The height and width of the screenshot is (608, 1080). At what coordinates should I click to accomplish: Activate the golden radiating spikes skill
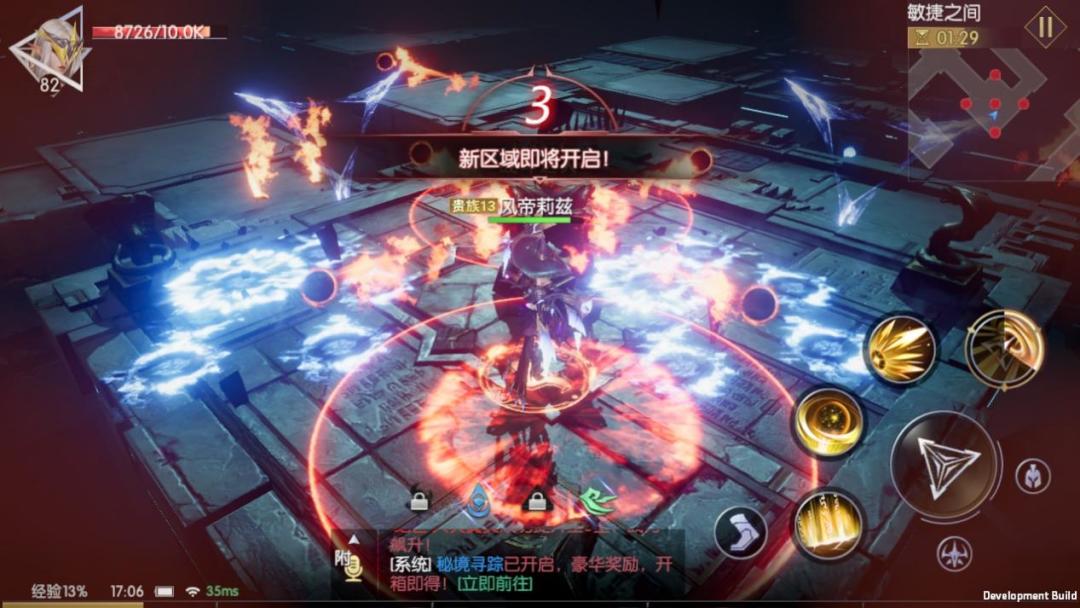(900, 349)
